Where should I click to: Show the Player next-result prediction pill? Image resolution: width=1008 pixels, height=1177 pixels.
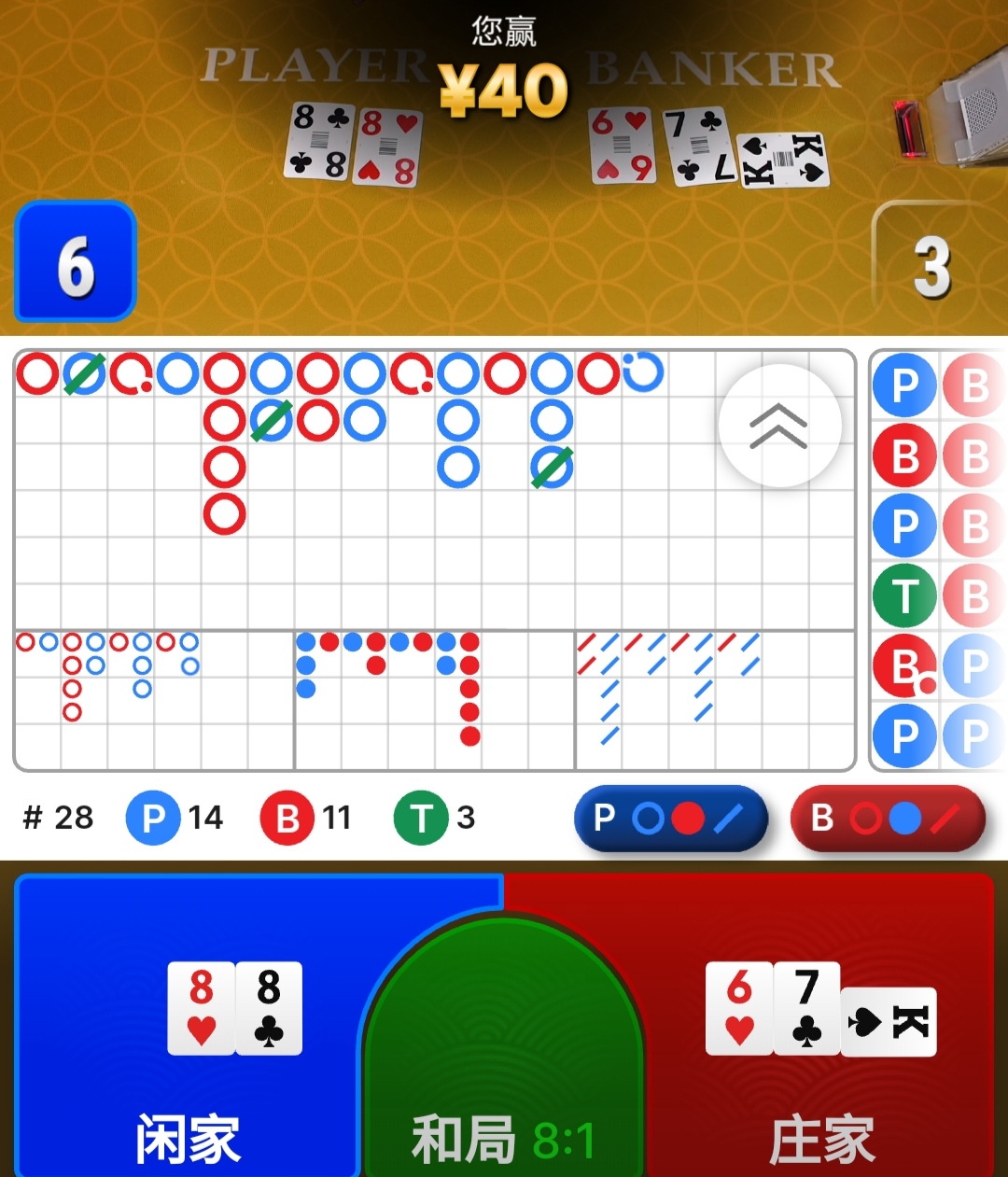click(670, 819)
